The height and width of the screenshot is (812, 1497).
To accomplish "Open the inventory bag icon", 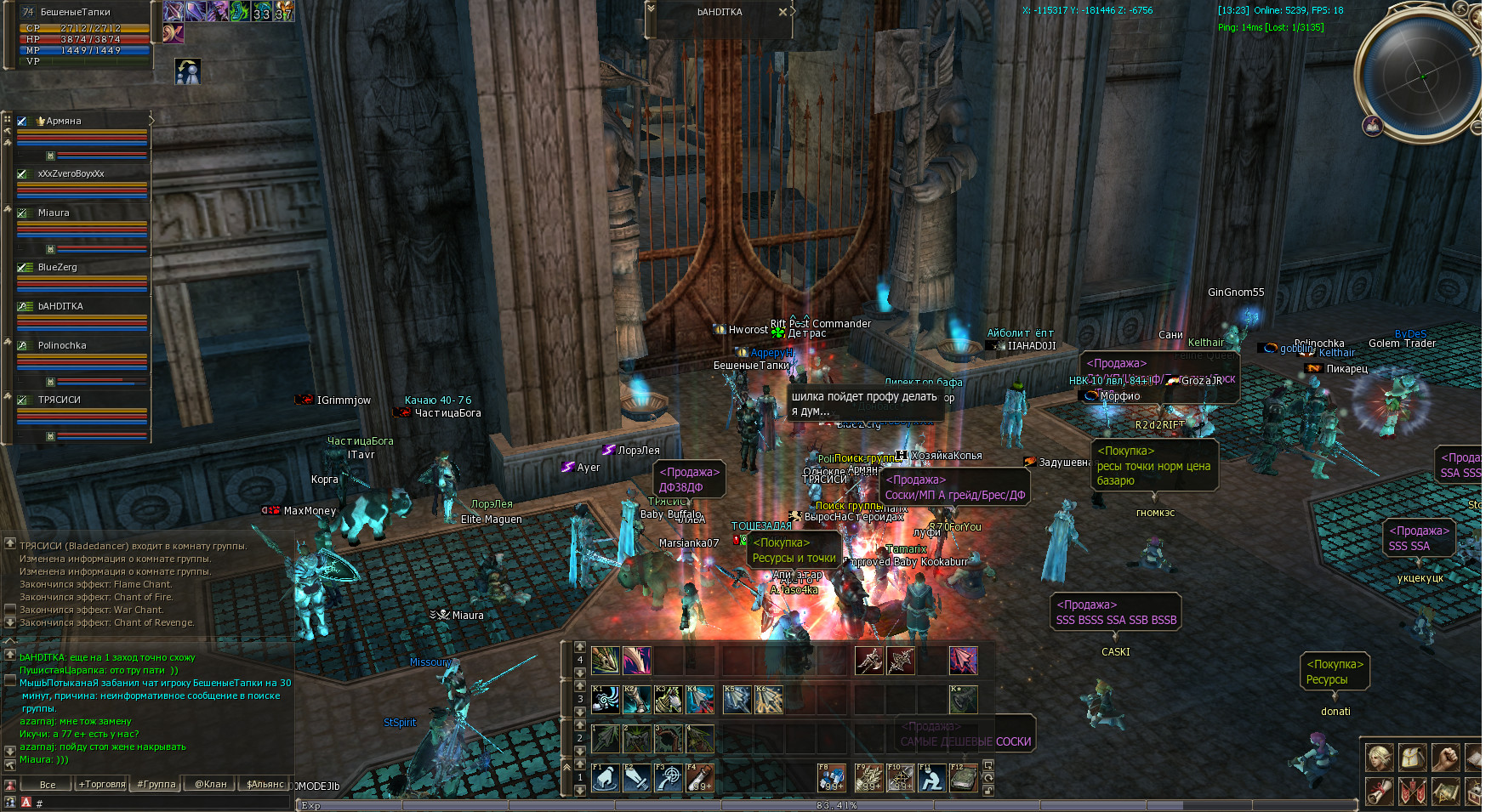I will [1413, 757].
